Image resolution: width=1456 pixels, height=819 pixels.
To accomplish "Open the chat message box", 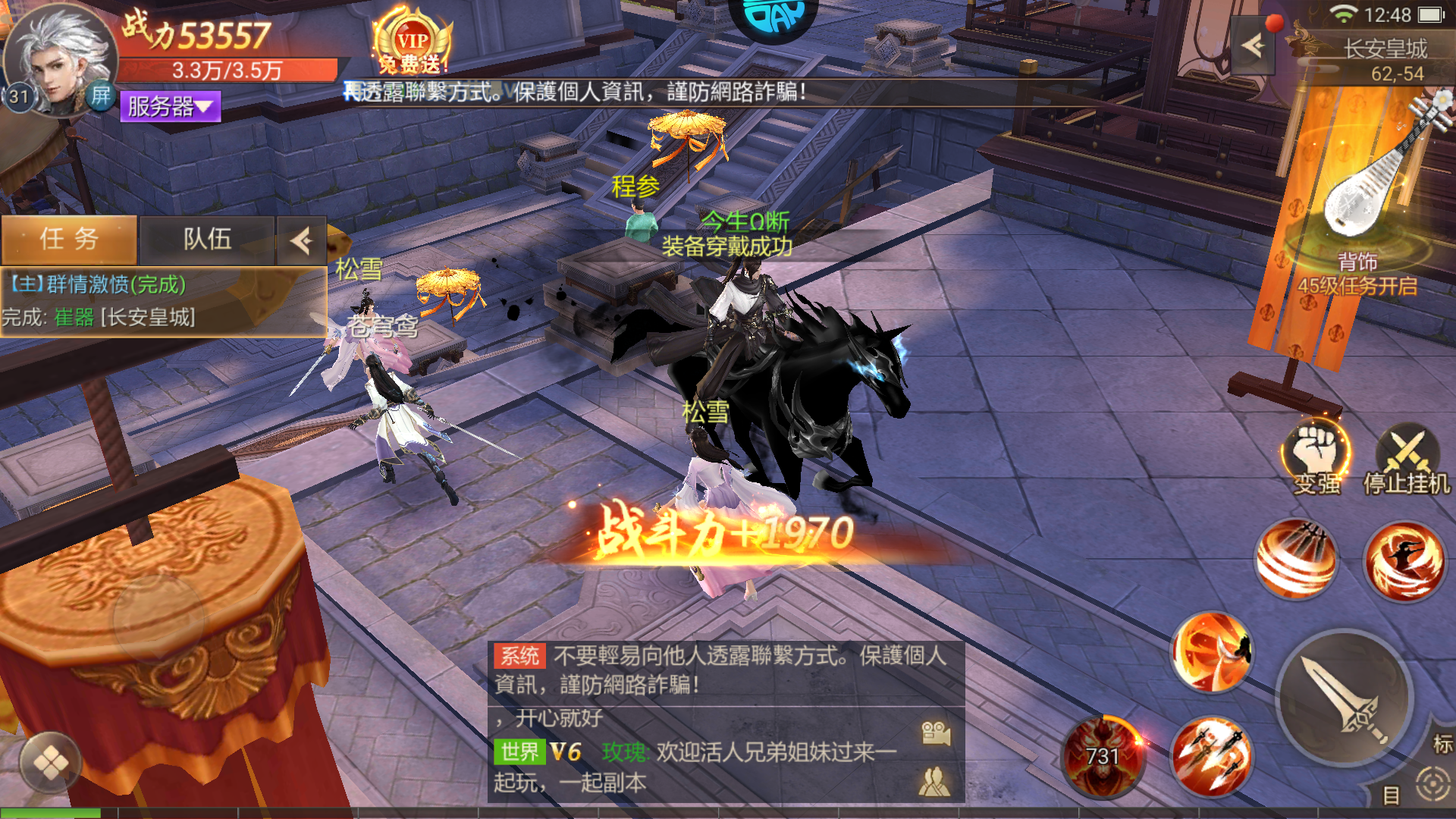I will tap(726, 720).
